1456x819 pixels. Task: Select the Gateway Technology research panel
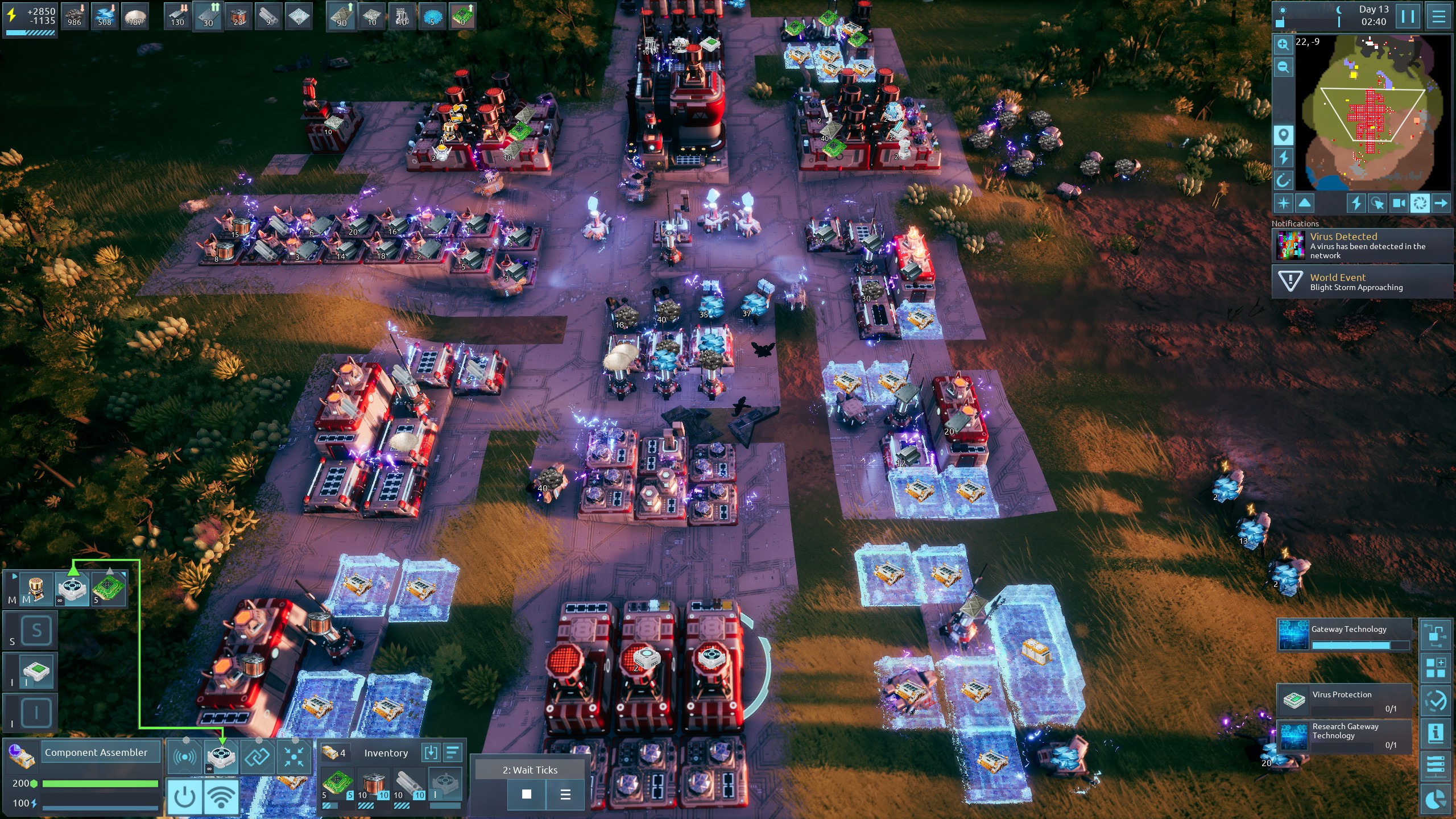pos(1345,635)
